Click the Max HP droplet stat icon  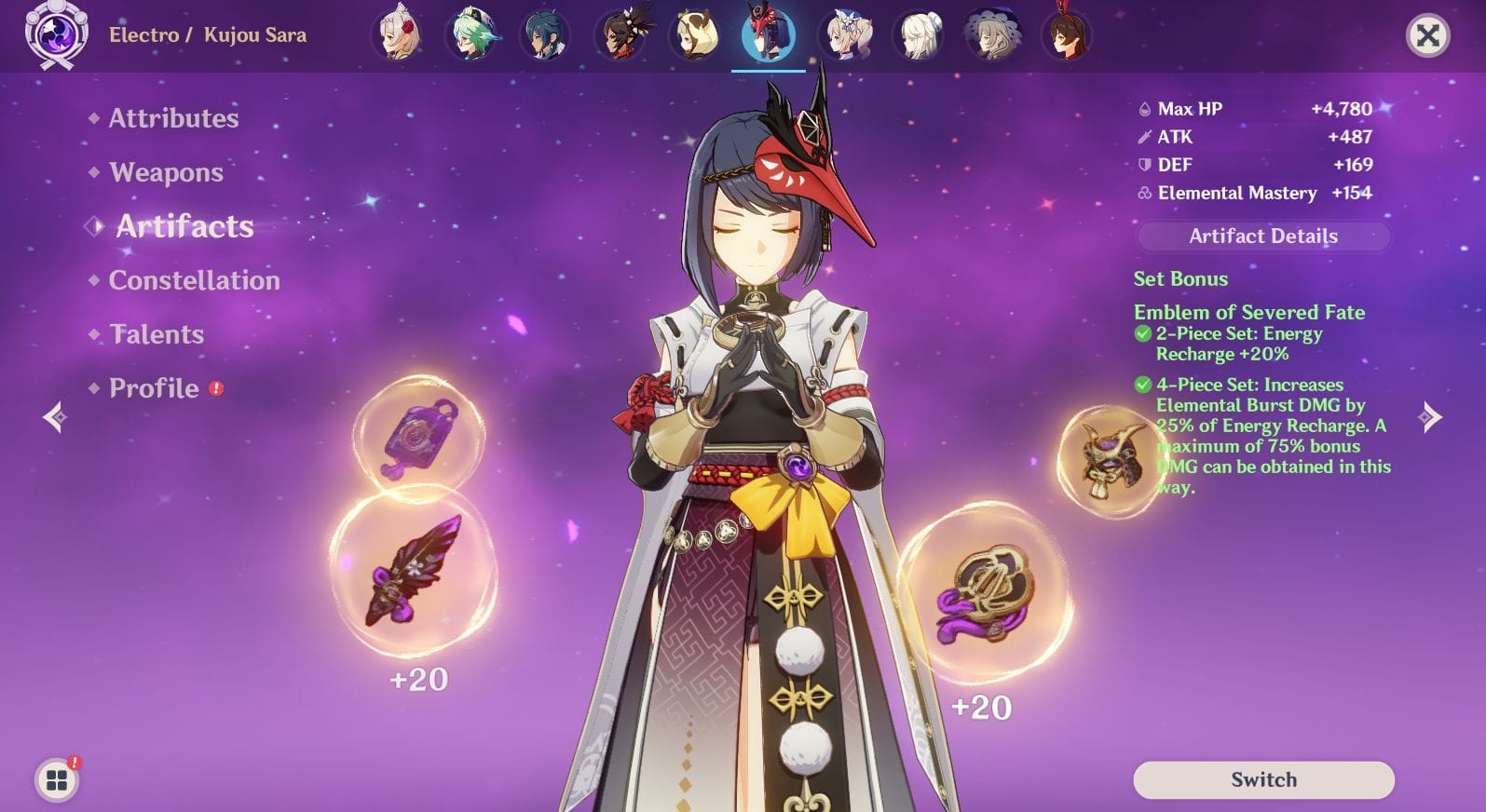(x=1144, y=109)
